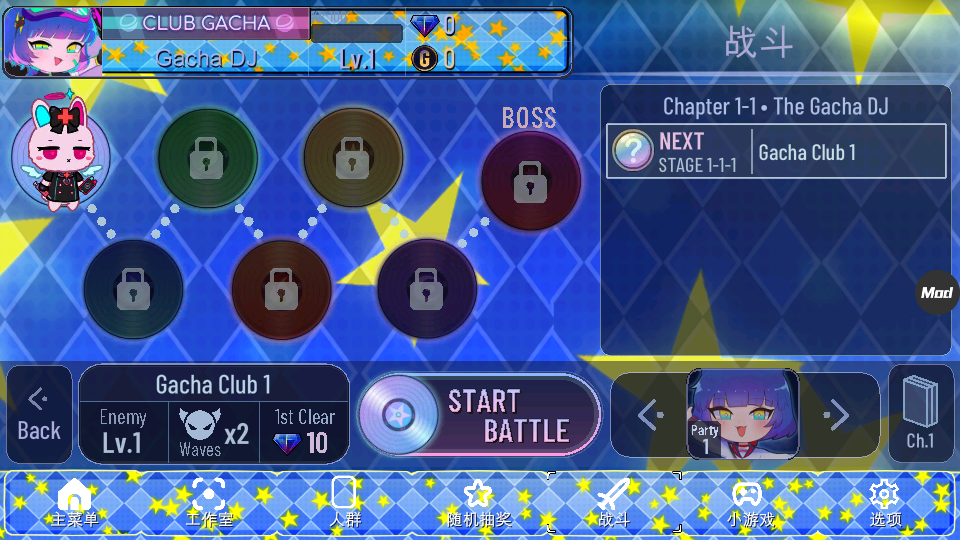Select the NEXT Stage 1-1-1 row

coord(776,152)
